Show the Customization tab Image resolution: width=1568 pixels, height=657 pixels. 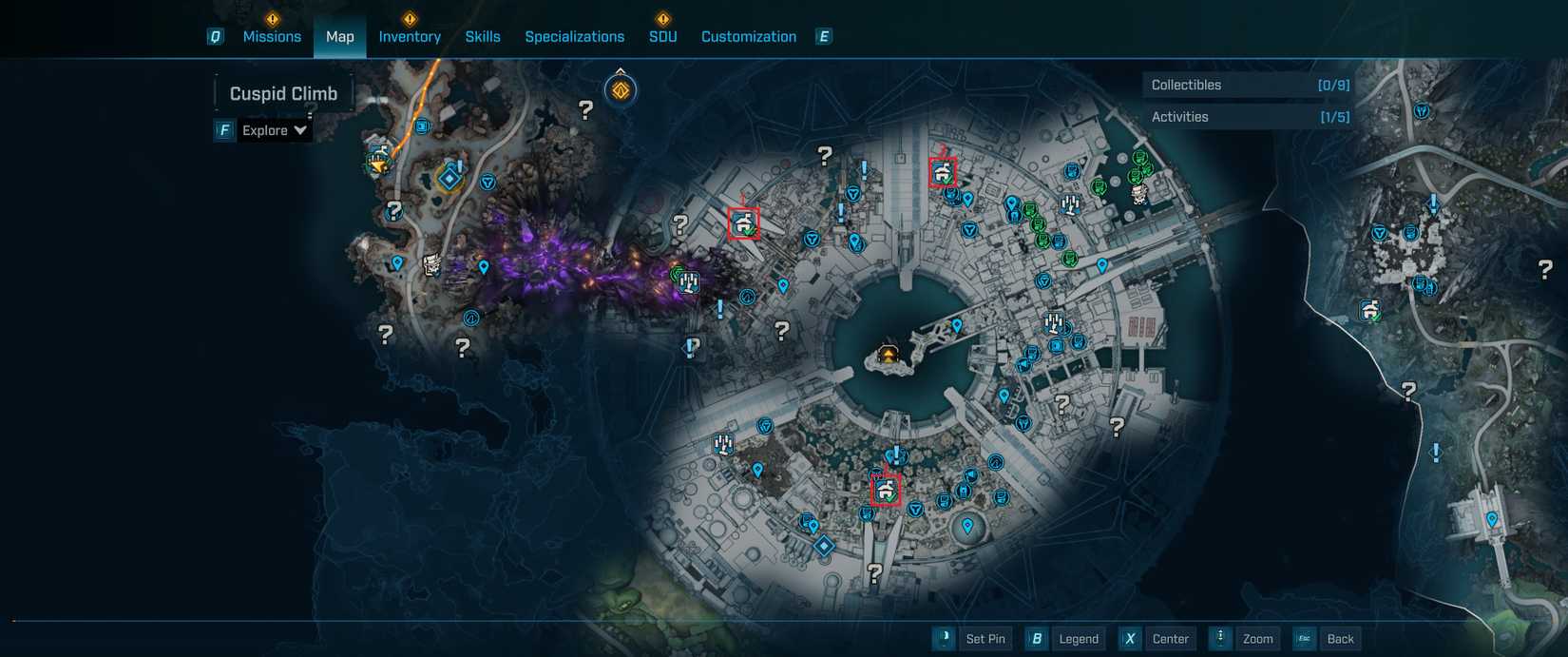[x=749, y=36]
